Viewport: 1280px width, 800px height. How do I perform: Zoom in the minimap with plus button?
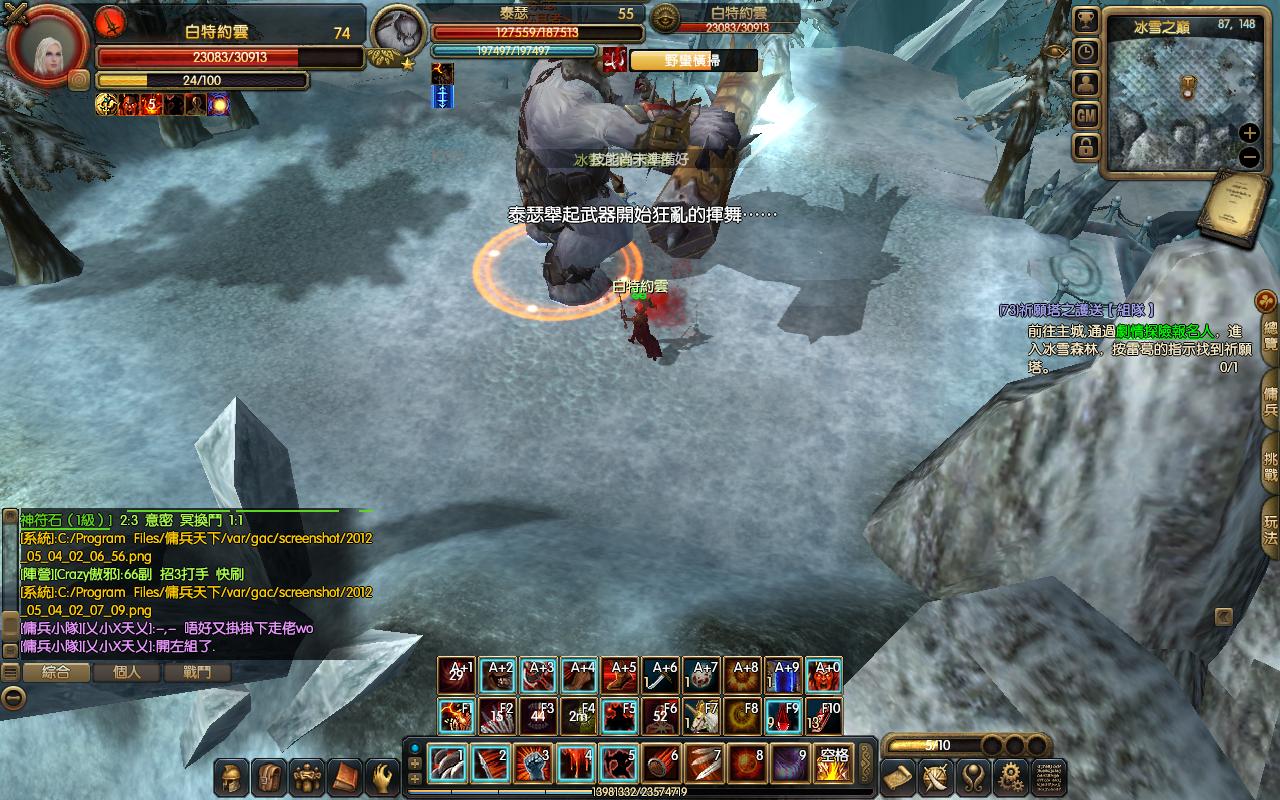coord(1249,133)
